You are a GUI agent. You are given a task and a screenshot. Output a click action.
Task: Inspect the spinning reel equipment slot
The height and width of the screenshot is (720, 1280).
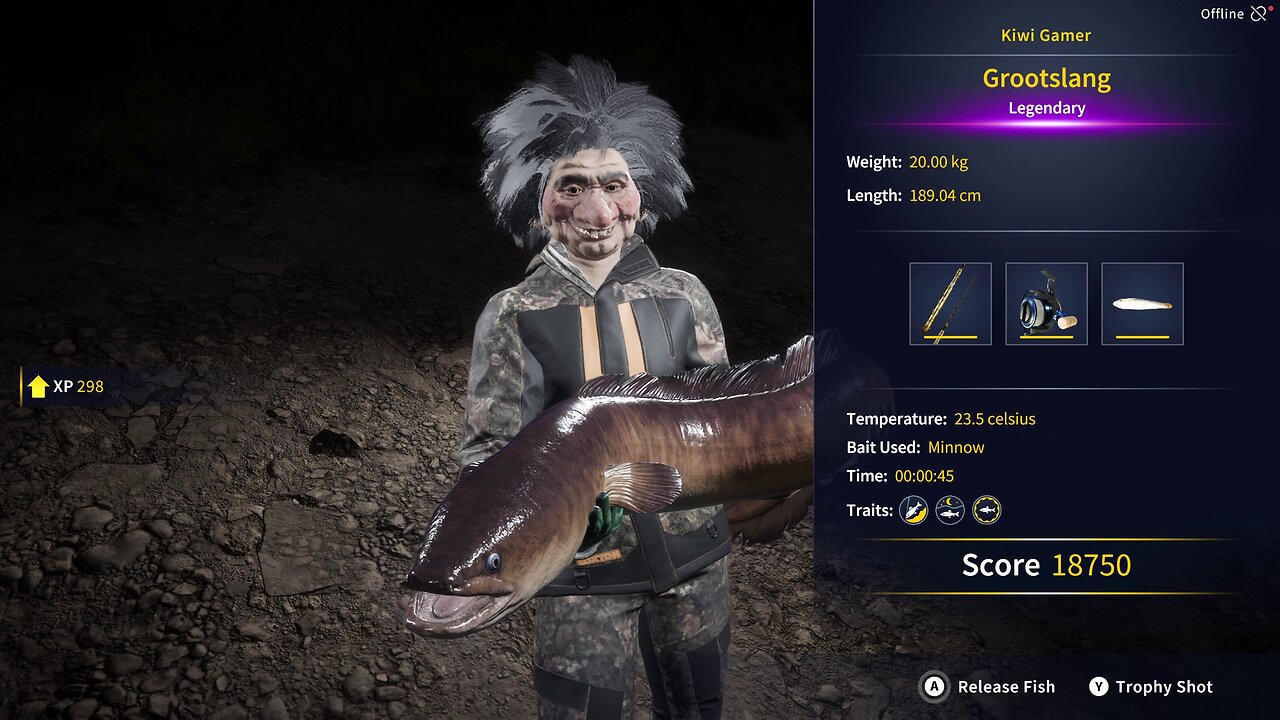pos(1046,304)
